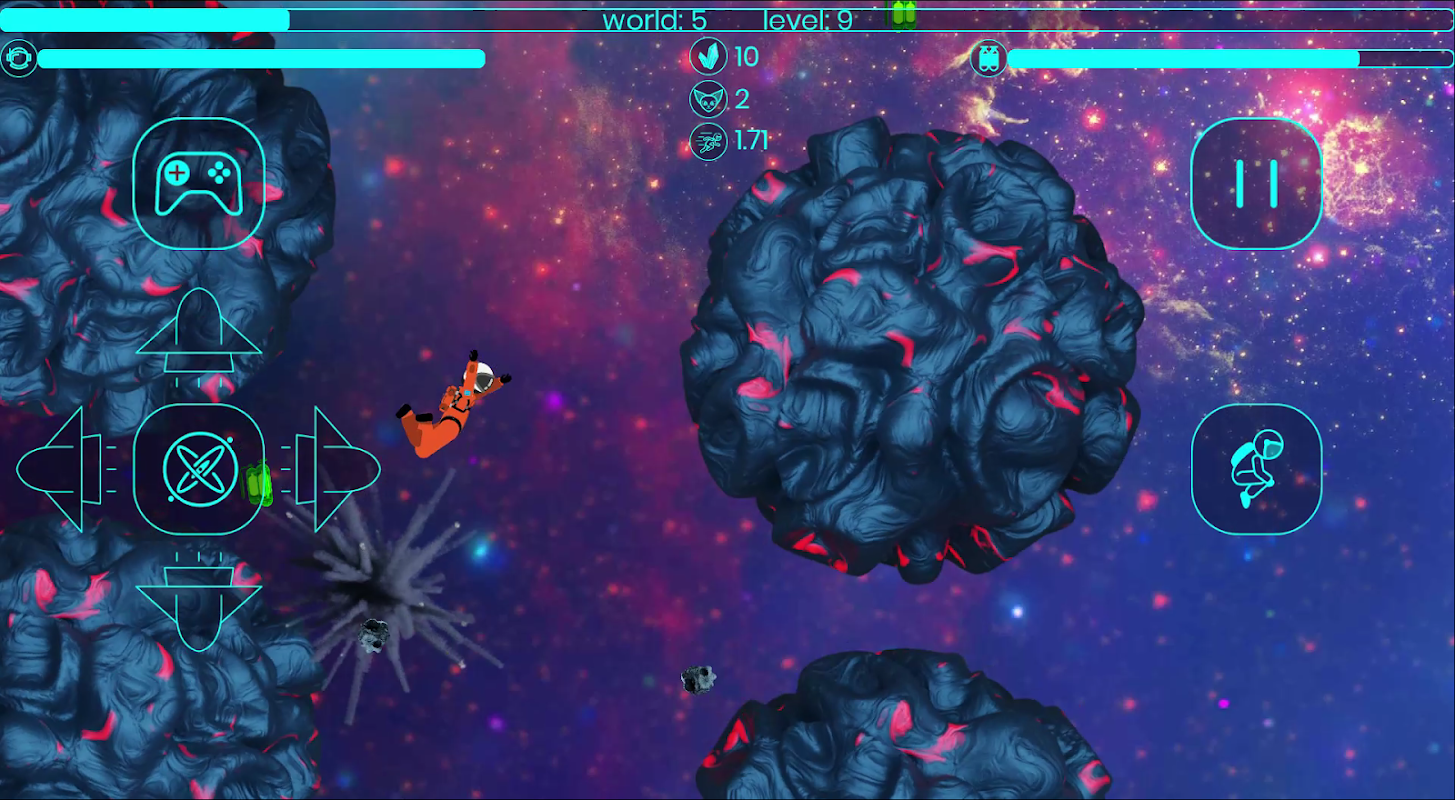Screen dimensions: 1455x800
Task: Tap the gamepad controller button
Action: pos(199,183)
